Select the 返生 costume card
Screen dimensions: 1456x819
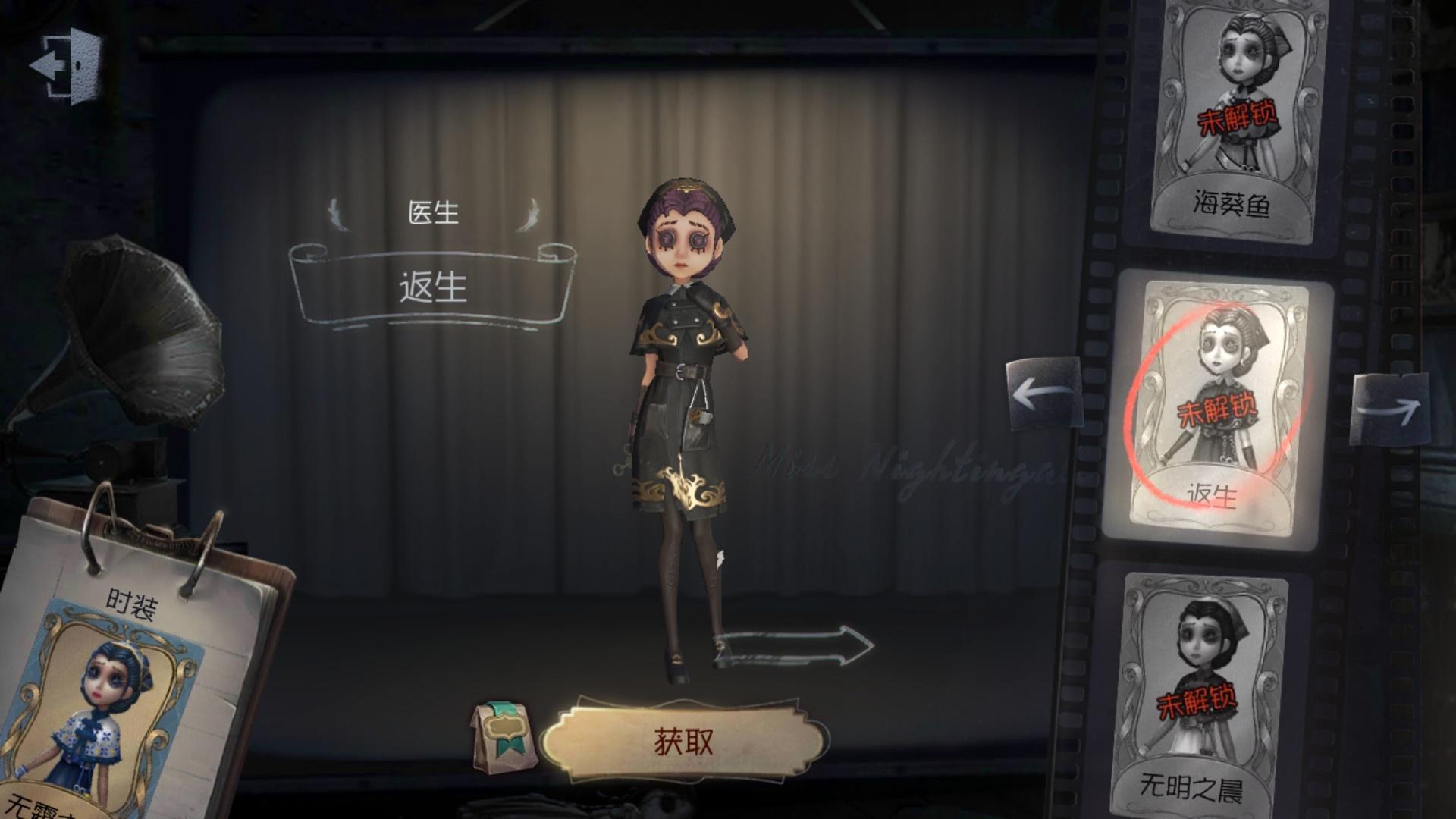click(1216, 406)
